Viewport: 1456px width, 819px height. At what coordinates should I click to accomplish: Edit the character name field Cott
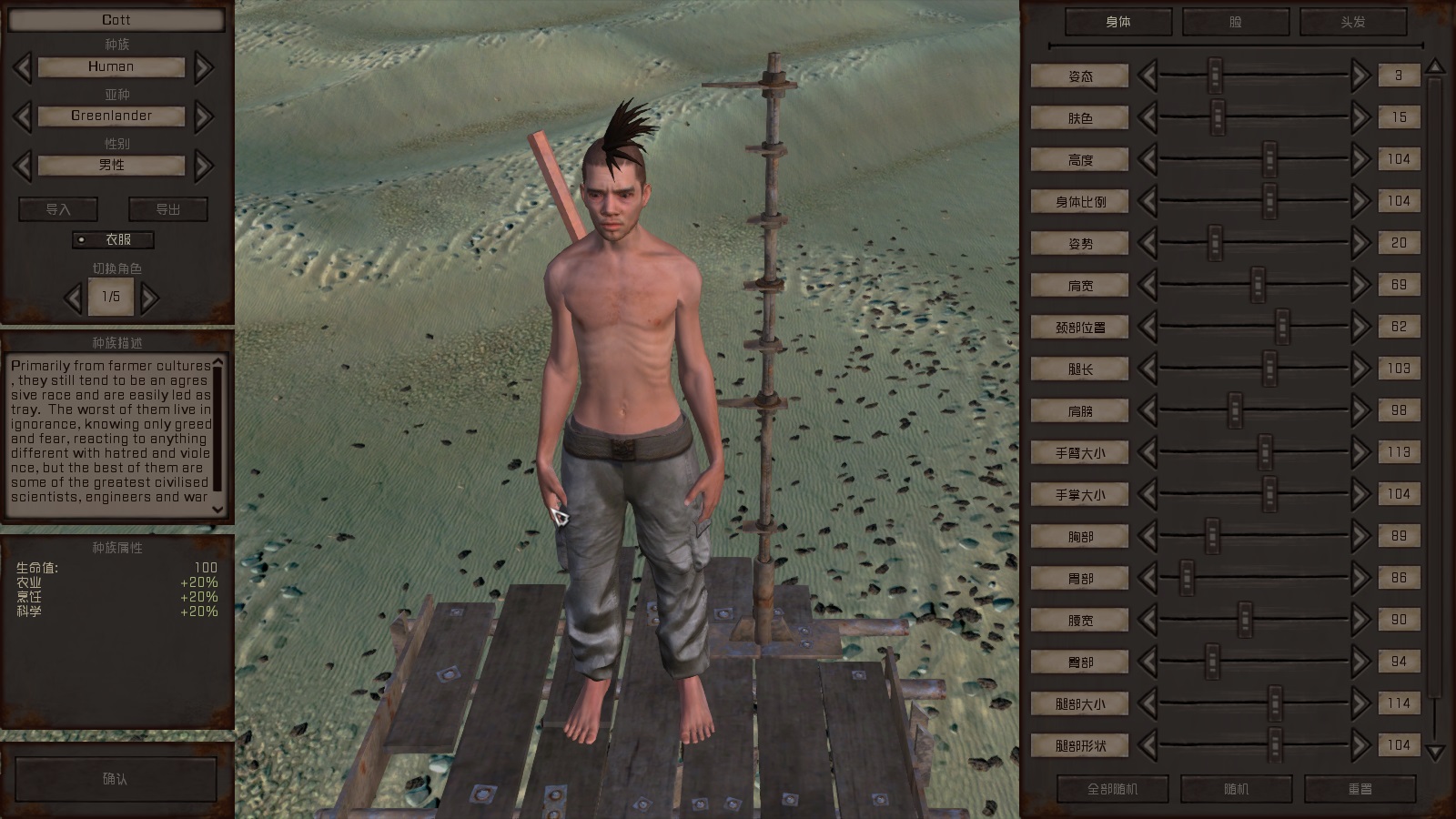click(x=116, y=20)
